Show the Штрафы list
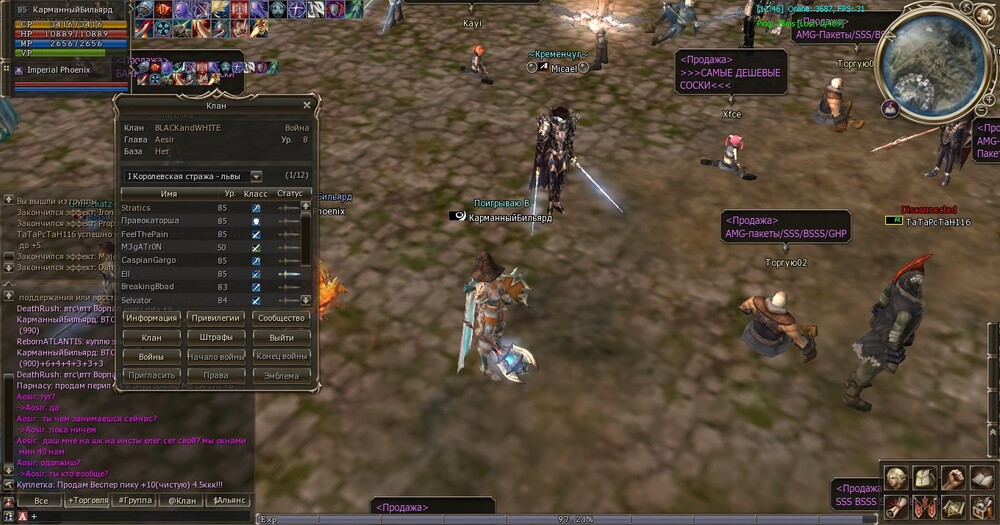 pyautogui.click(x=215, y=337)
